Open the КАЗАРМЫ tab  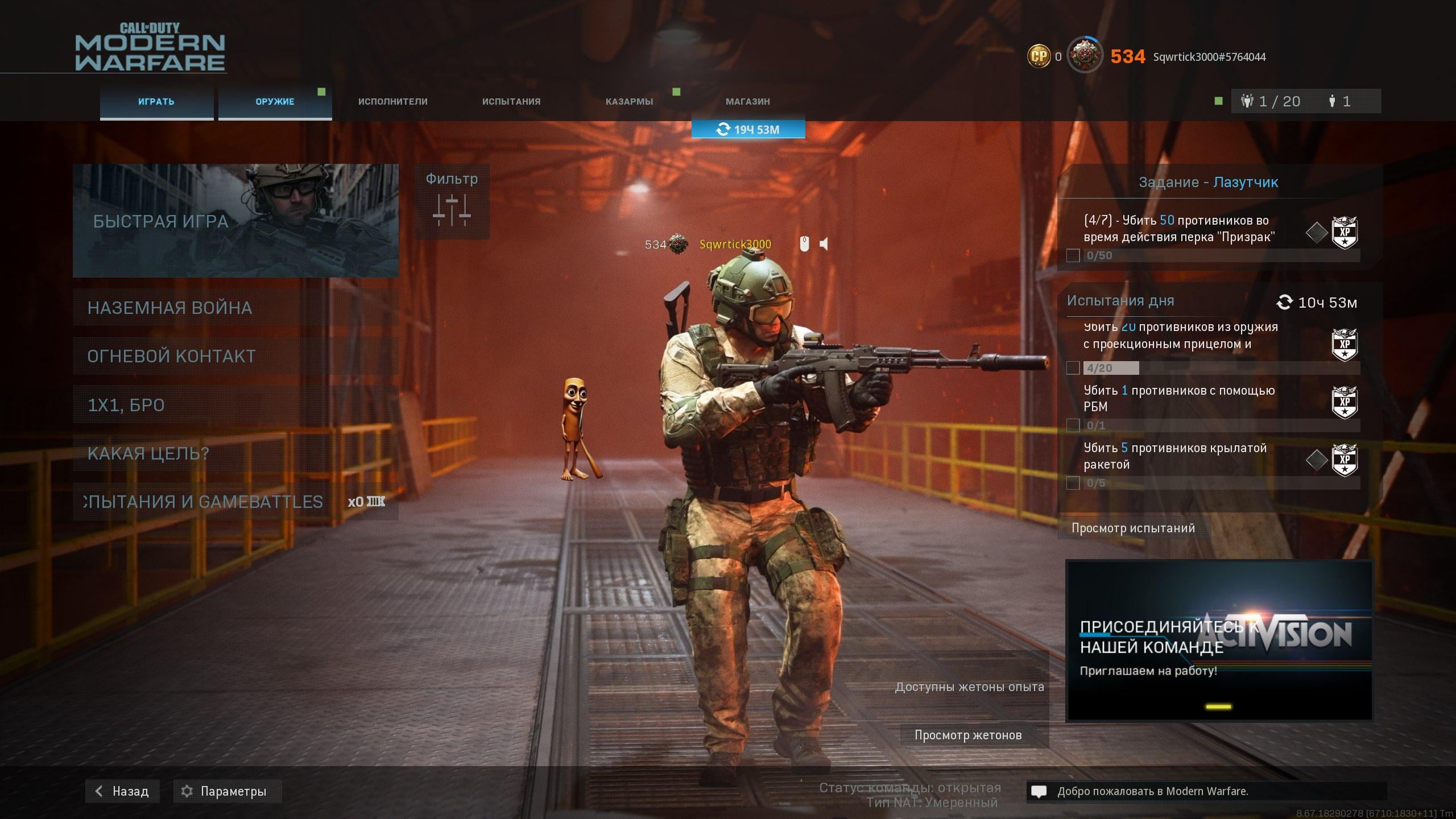629,102
